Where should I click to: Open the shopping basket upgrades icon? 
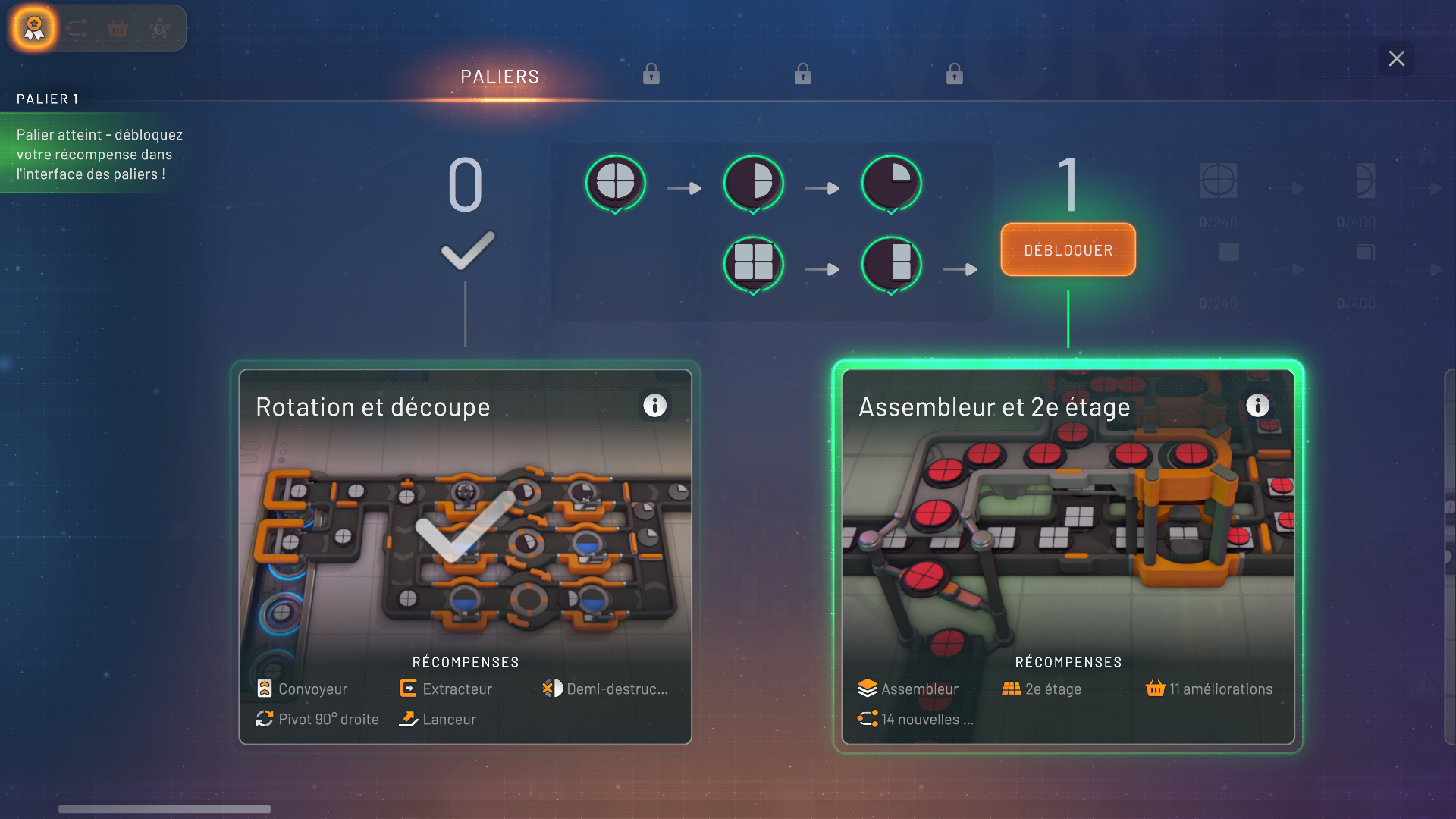click(118, 29)
